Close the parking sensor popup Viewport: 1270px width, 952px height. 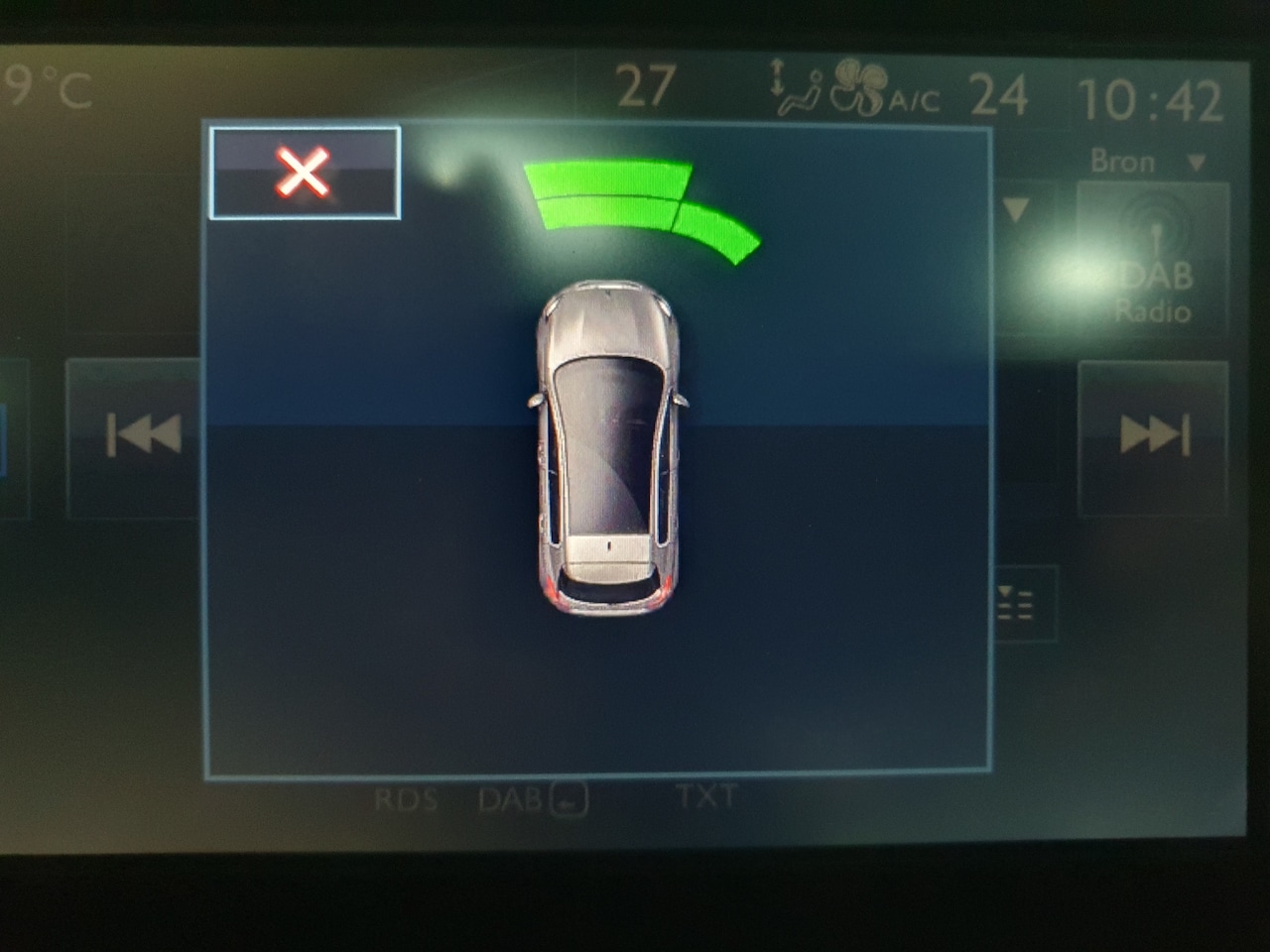coord(305,173)
